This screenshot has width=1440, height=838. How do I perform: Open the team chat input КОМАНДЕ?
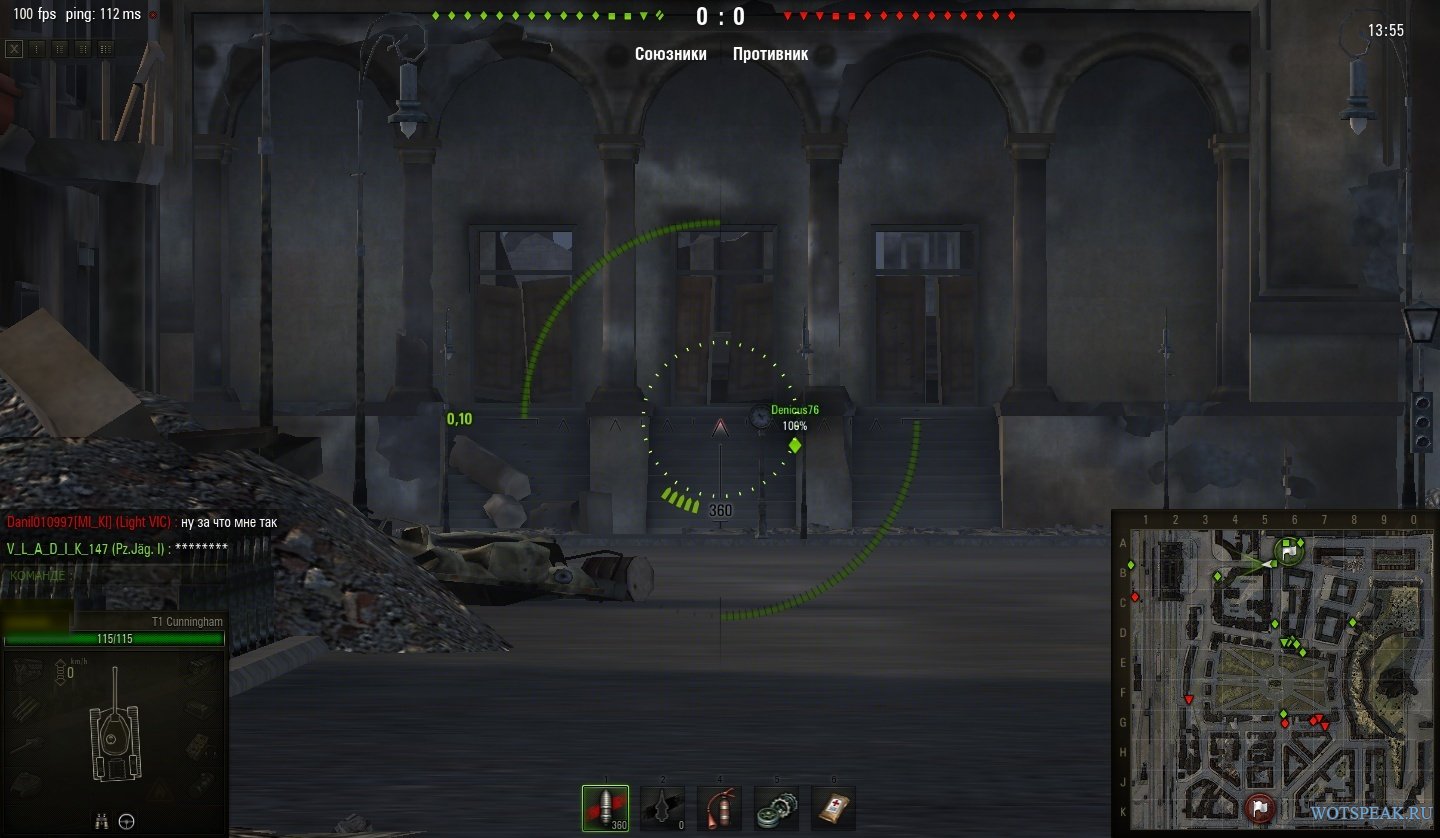(42, 575)
